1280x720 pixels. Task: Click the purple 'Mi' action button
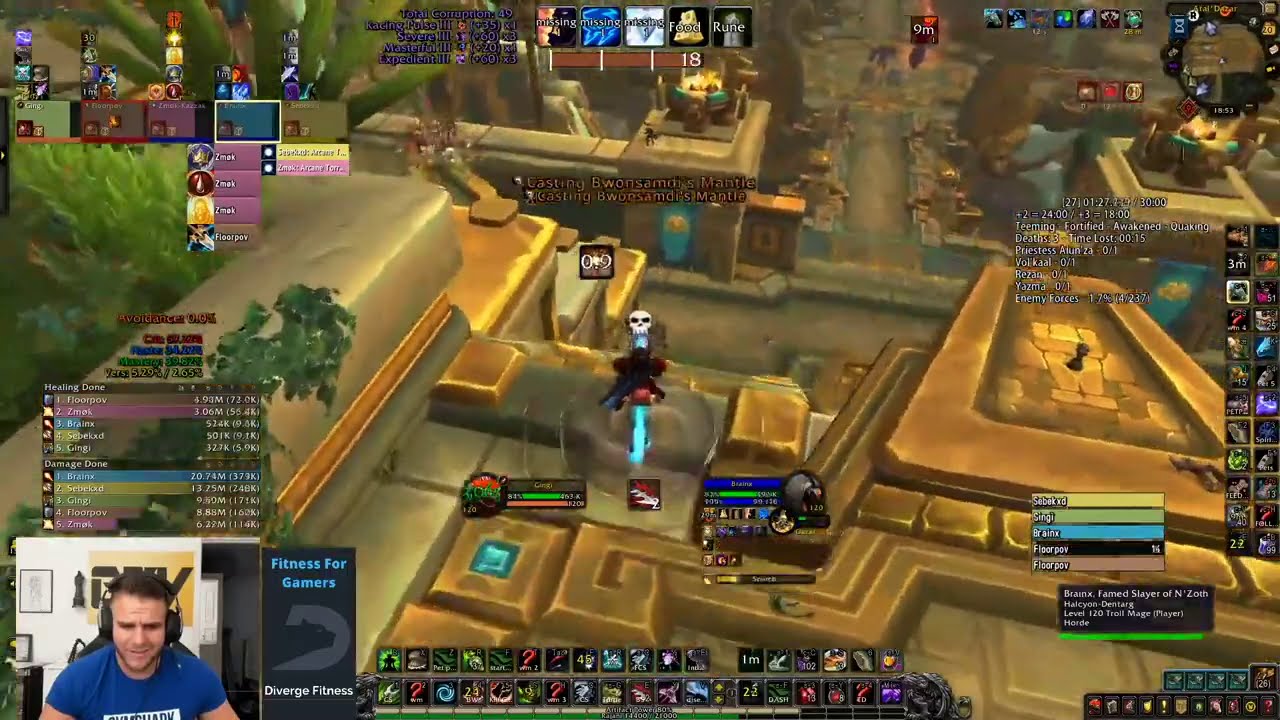click(890, 693)
